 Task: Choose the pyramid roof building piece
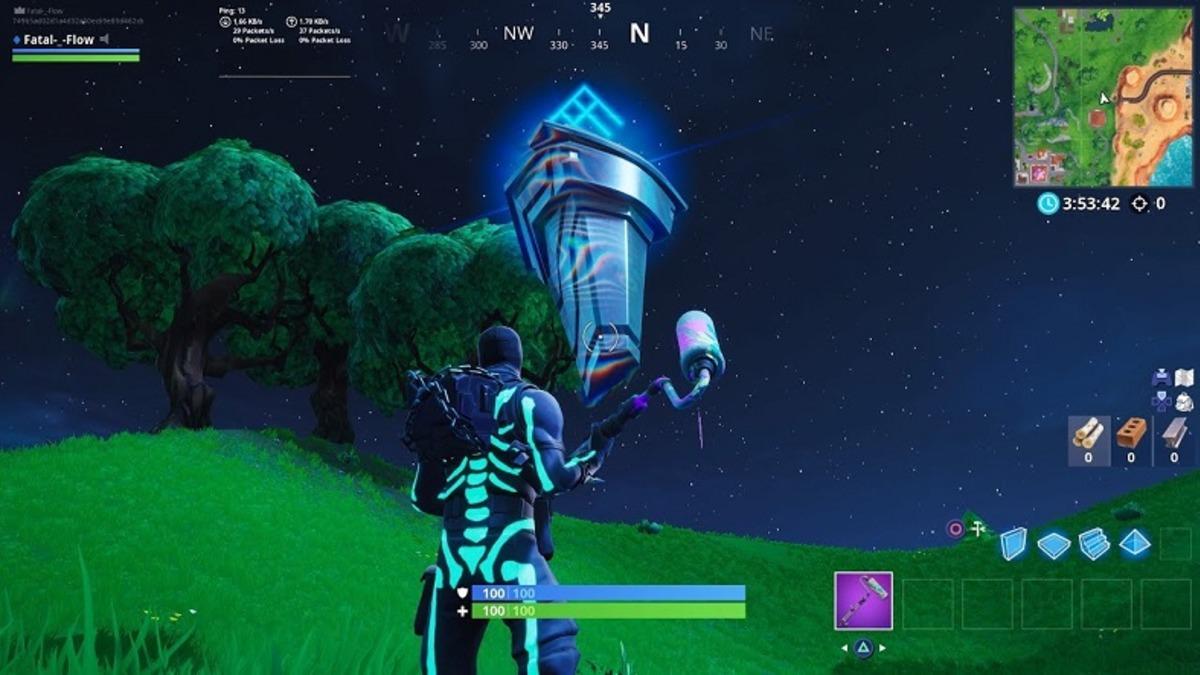(x=1135, y=543)
